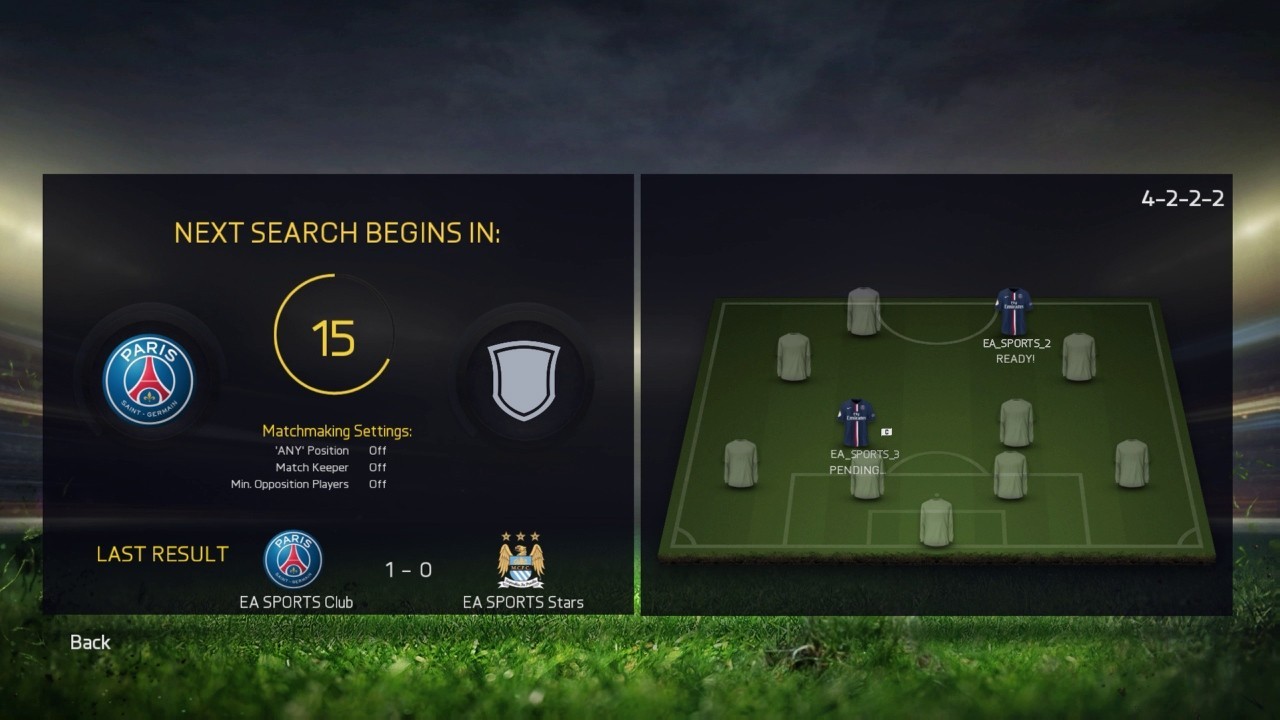
Task: Click the Back option
Action: pyautogui.click(x=89, y=642)
